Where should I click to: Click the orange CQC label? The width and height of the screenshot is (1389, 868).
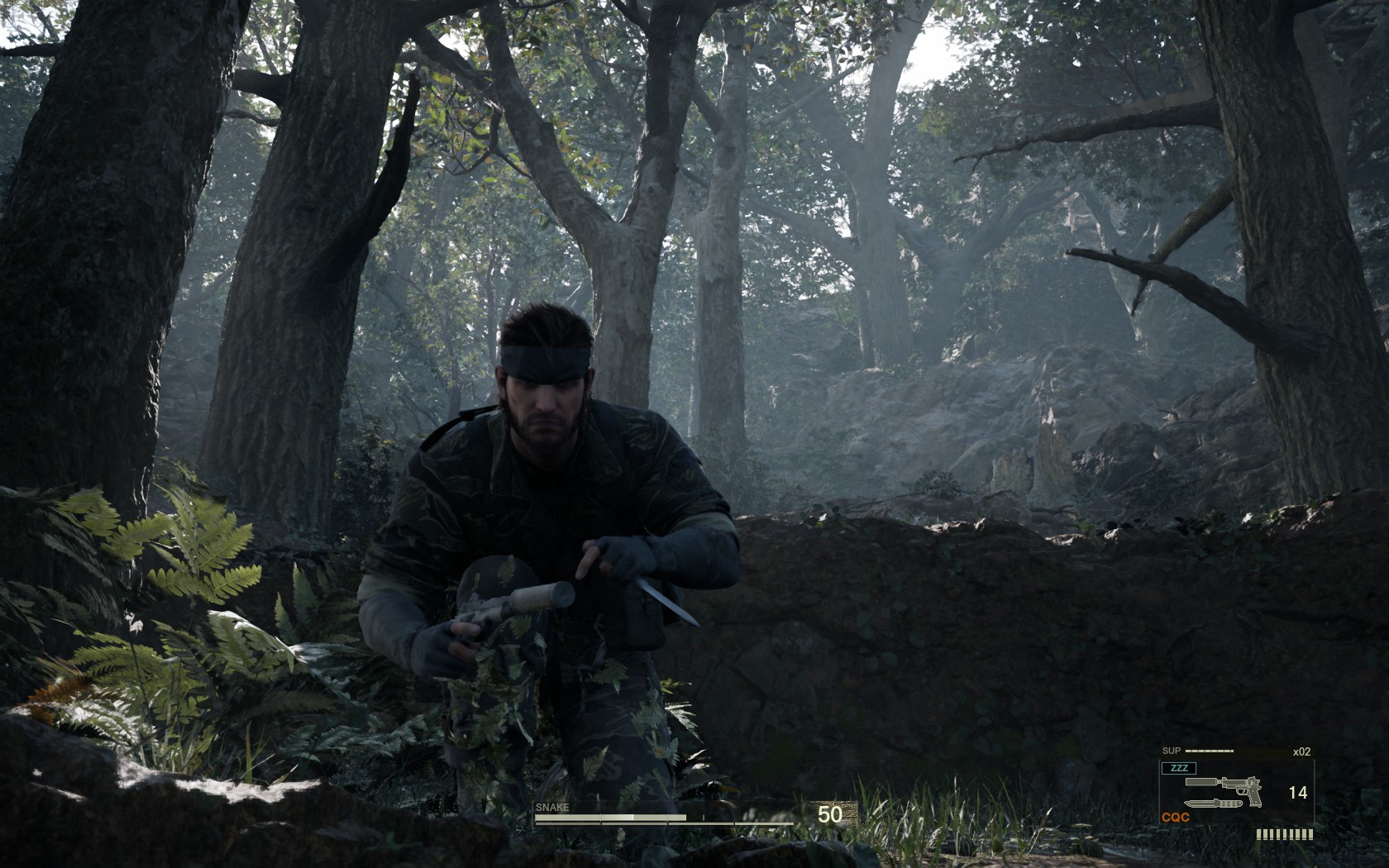pos(1176,817)
